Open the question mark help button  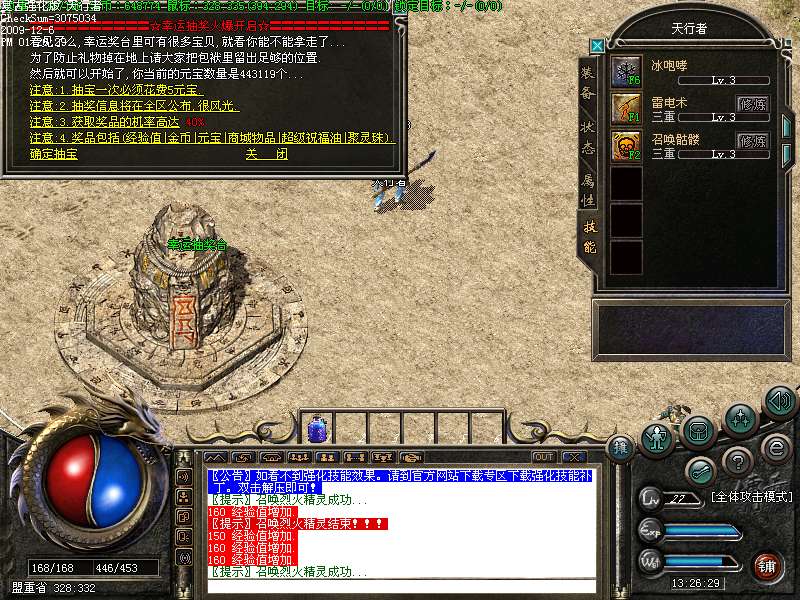pyautogui.click(x=737, y=461)
